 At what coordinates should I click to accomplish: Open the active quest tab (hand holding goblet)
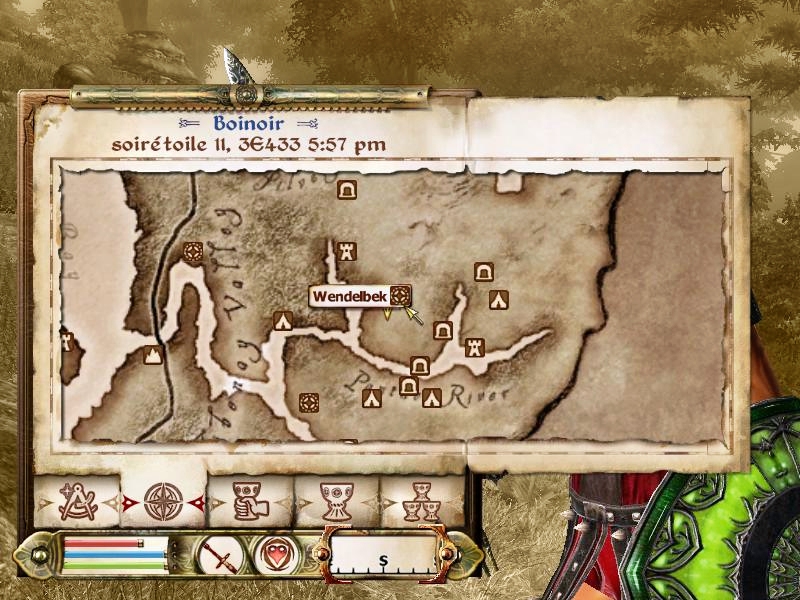(248, 501)
